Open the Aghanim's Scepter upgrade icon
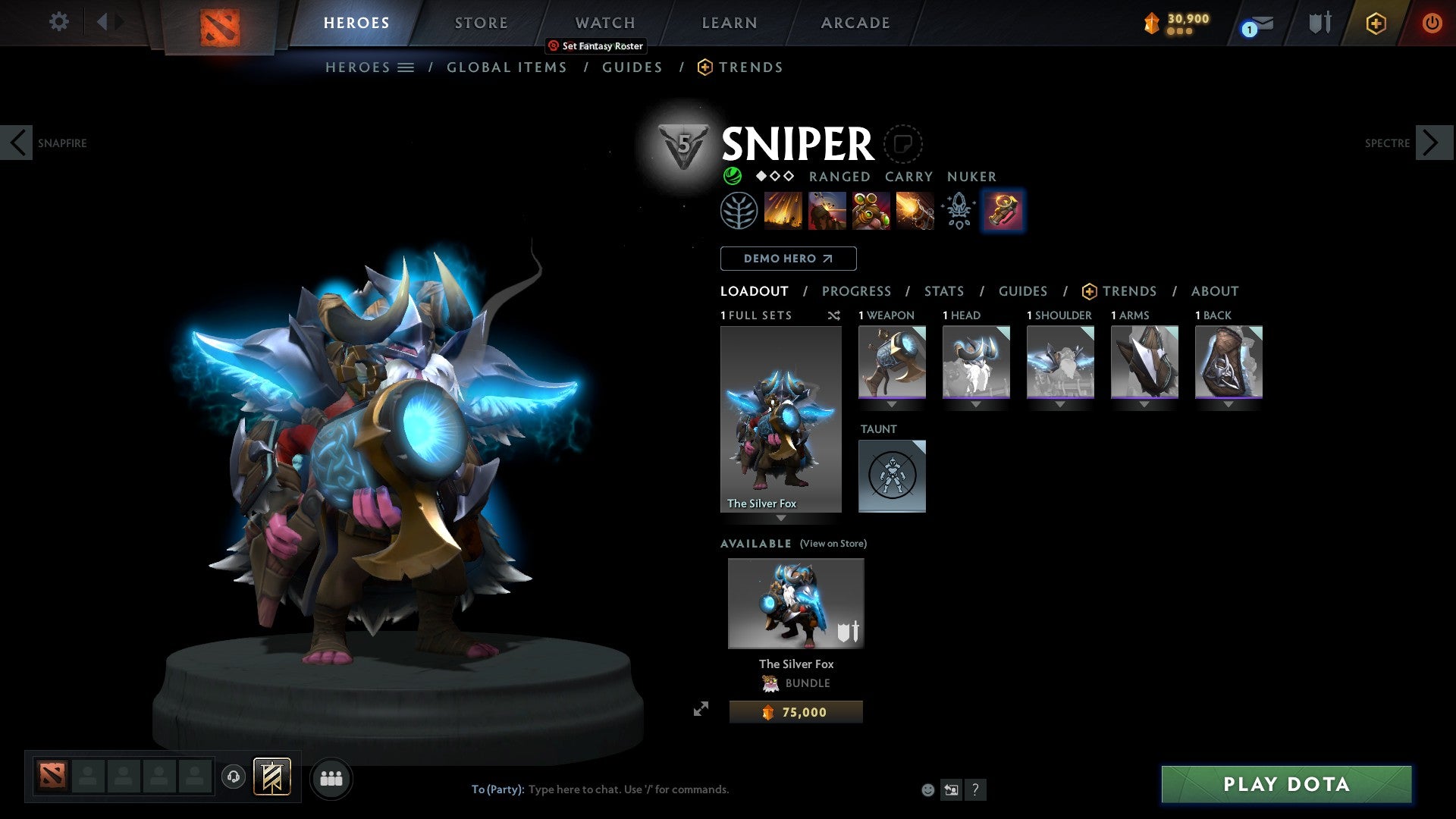The height and width of the screenshot is (819, 1456). (x=958, y=211)
